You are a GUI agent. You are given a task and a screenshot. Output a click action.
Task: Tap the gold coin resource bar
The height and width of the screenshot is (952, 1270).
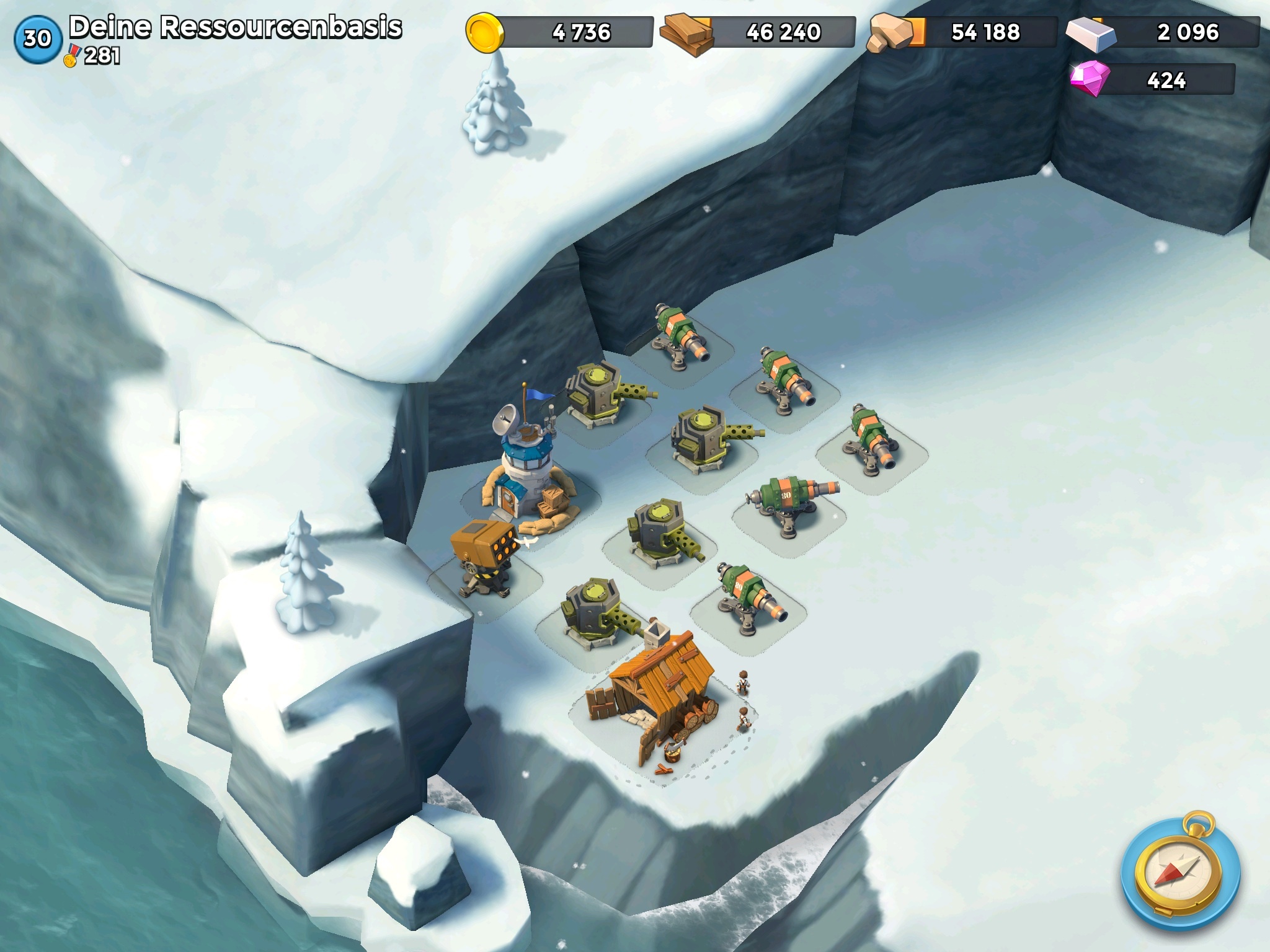coord(560,32)
